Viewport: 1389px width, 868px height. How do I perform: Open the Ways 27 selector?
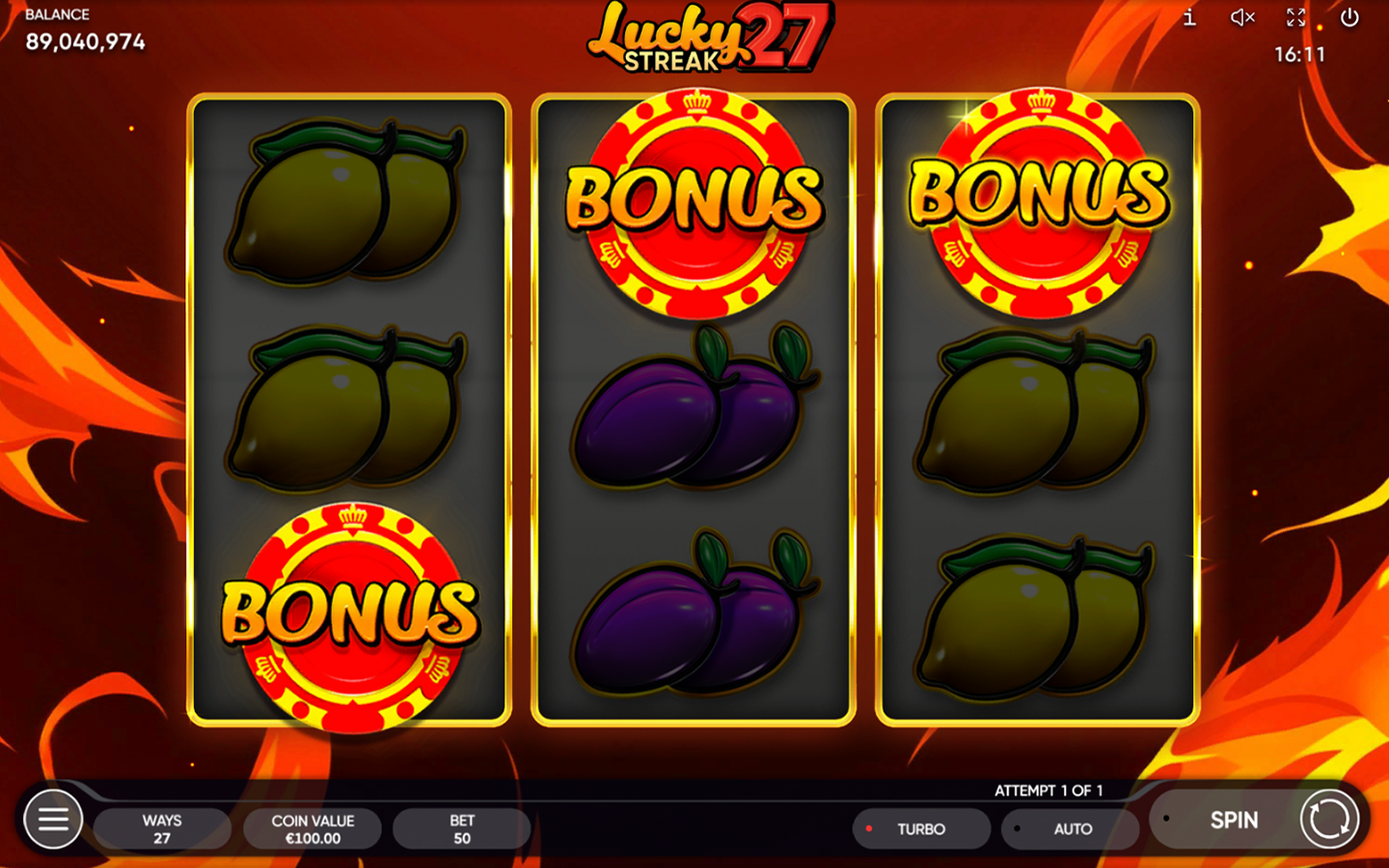(x=161, y=828)
